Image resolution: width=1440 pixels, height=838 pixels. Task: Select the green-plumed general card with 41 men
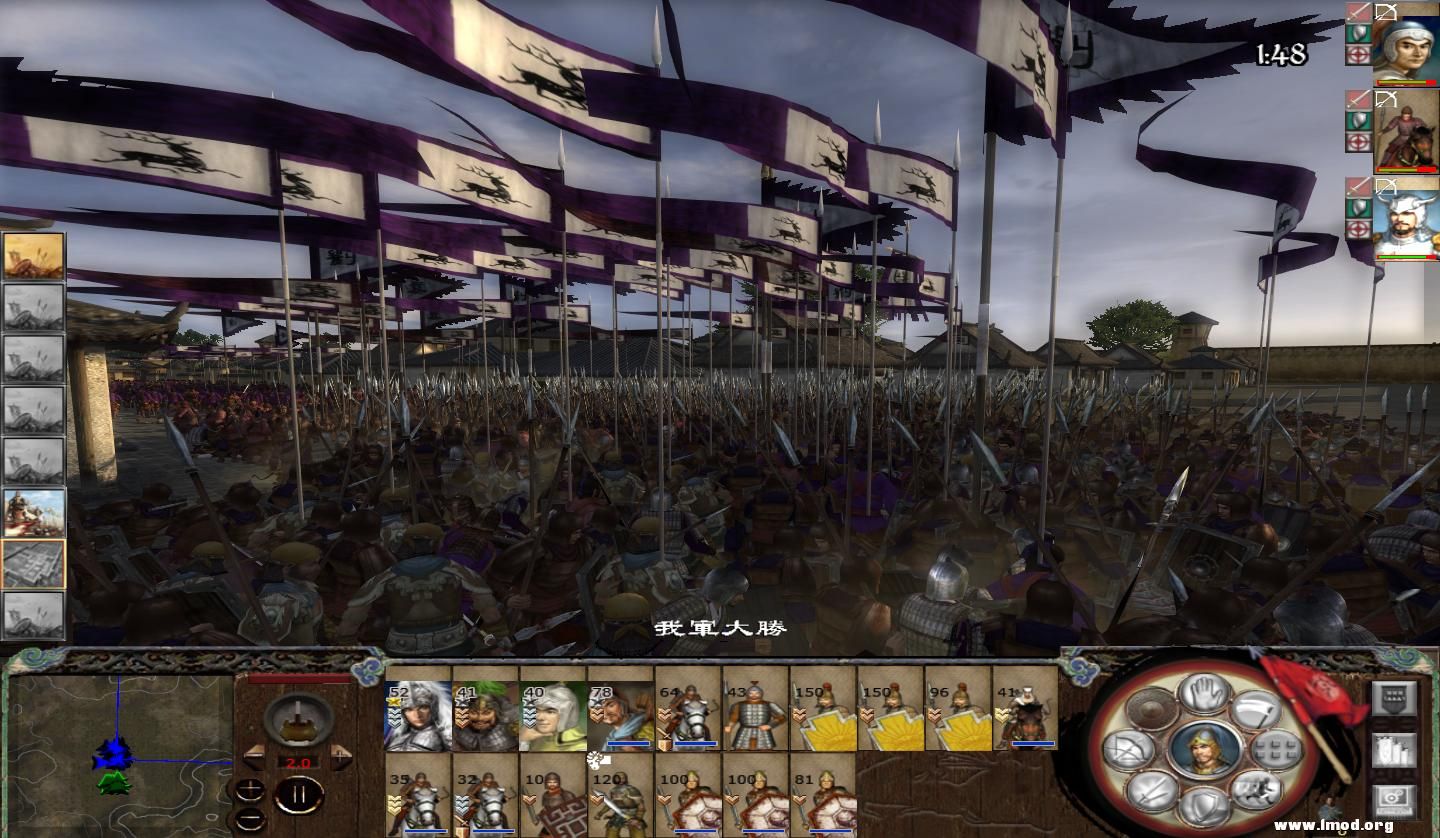pos(486,716)
